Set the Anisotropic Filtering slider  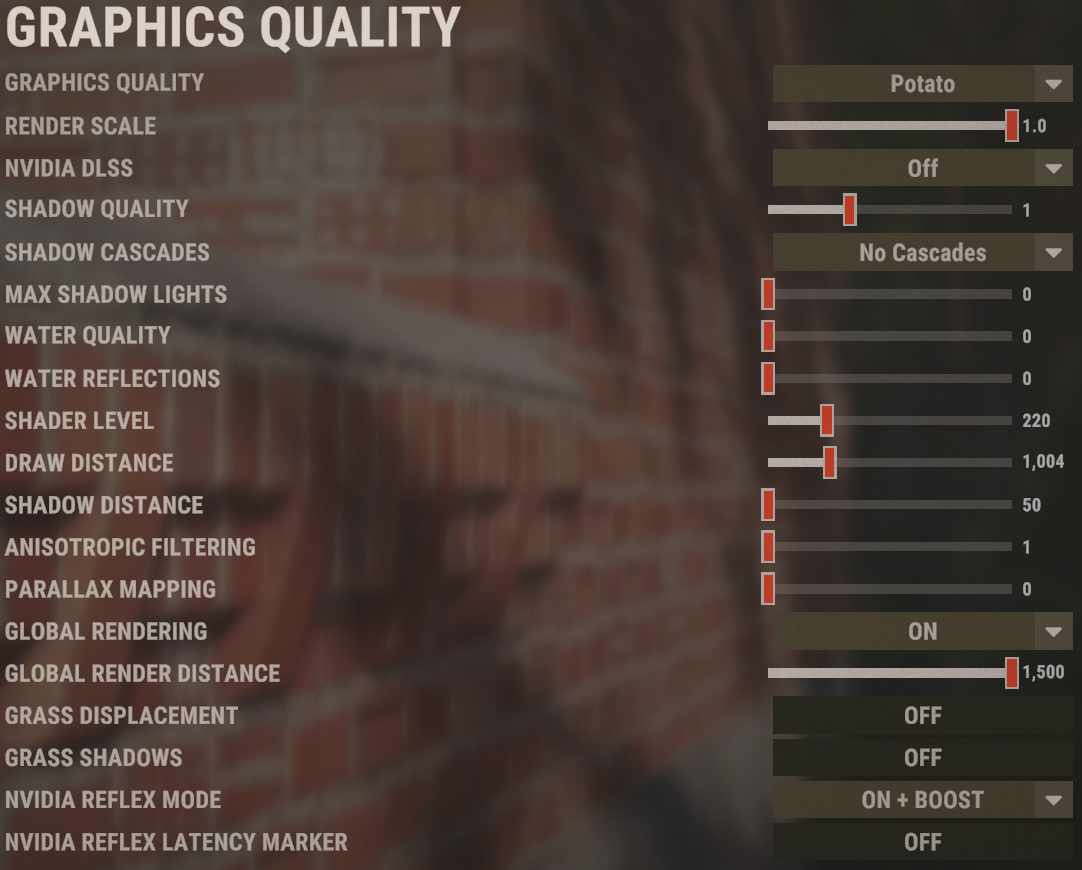[x=768, y=547]
